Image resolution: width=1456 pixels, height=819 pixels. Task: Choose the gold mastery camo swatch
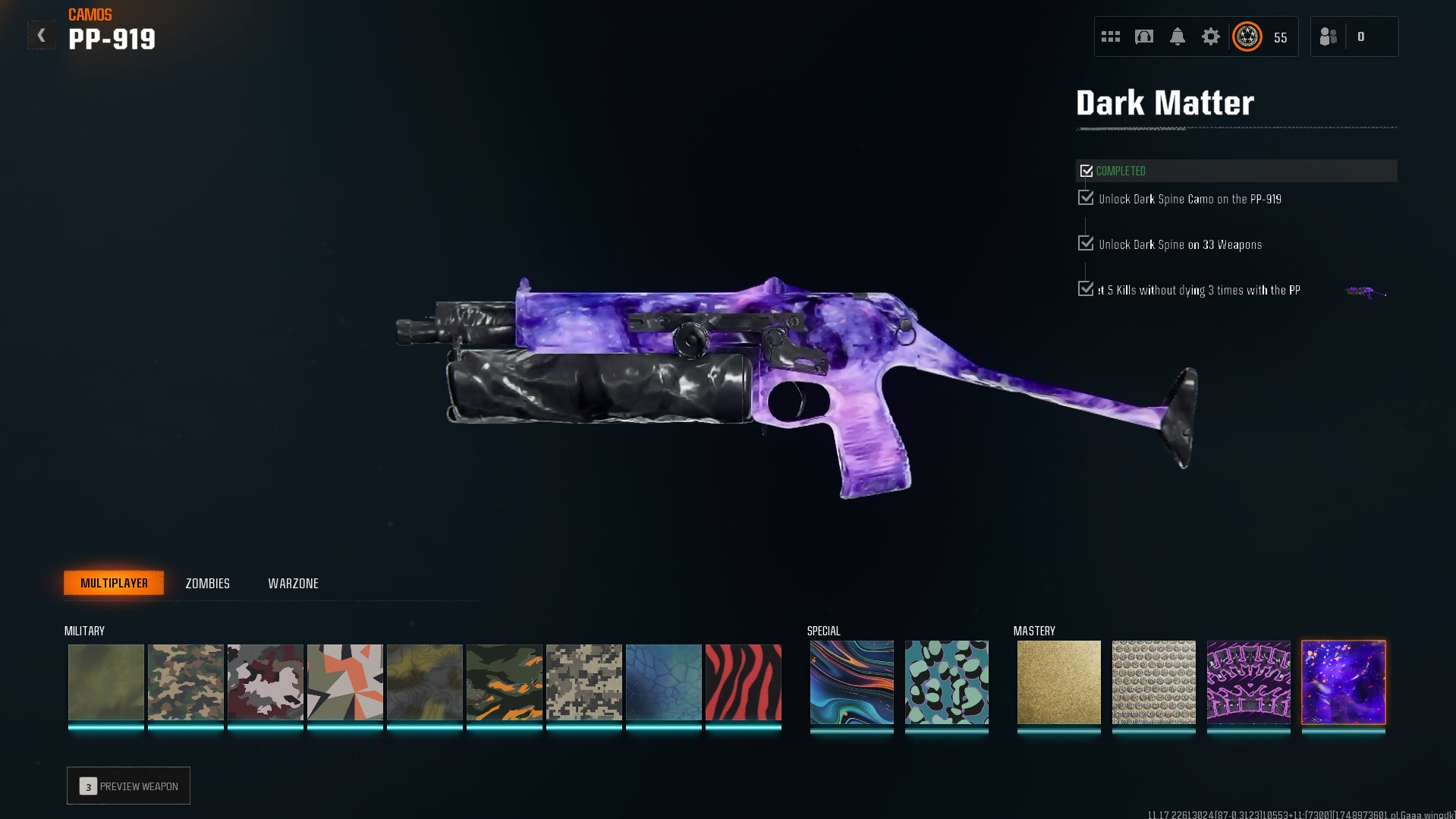pyautogui.click(x=1058, y=682)
